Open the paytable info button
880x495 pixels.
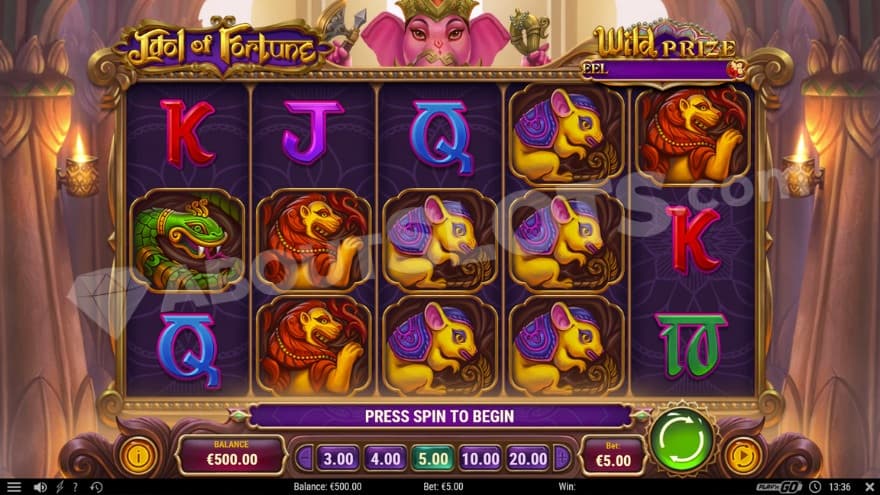pyautogui.click(x=138, y=456)
